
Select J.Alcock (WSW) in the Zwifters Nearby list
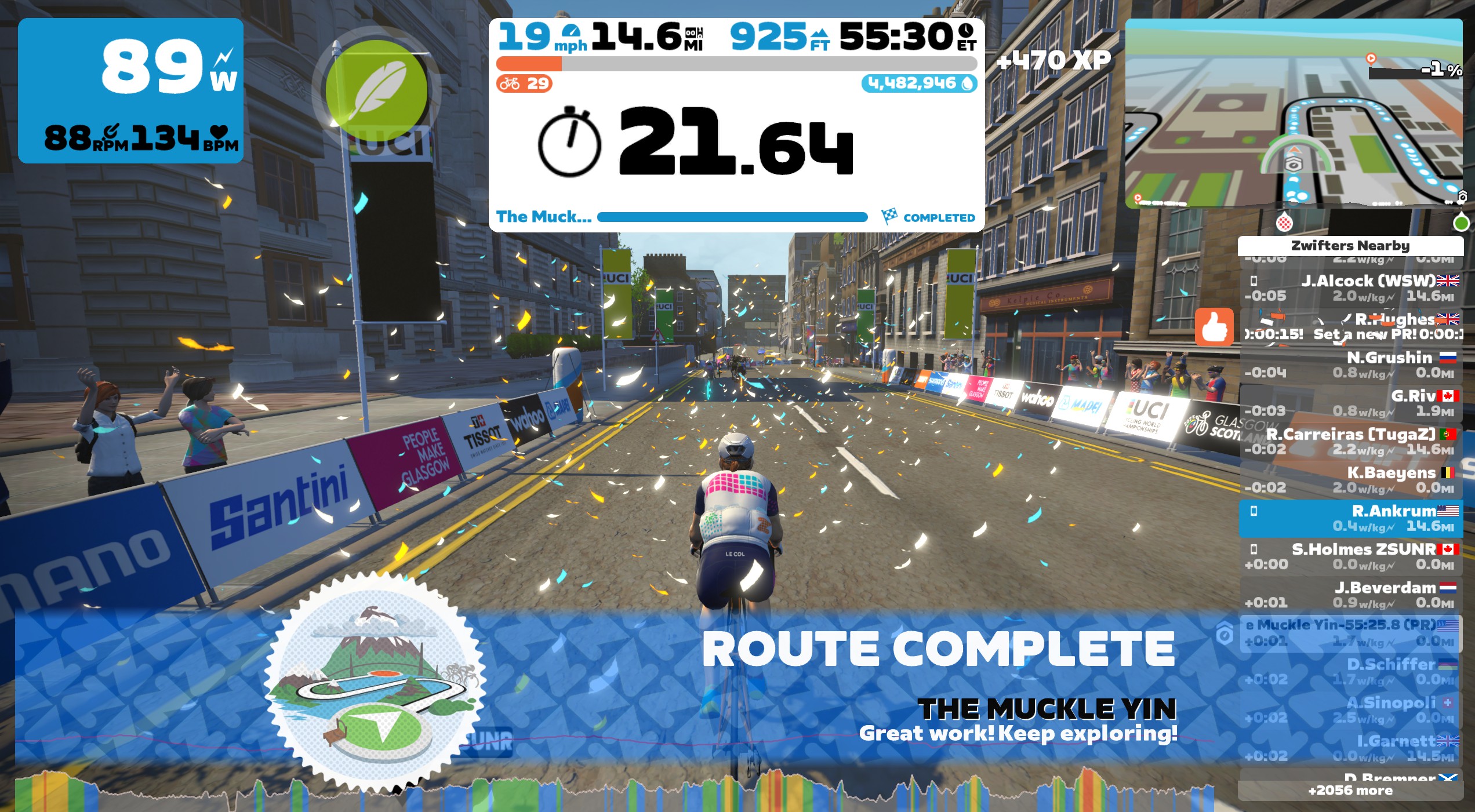pos(1351,288)
